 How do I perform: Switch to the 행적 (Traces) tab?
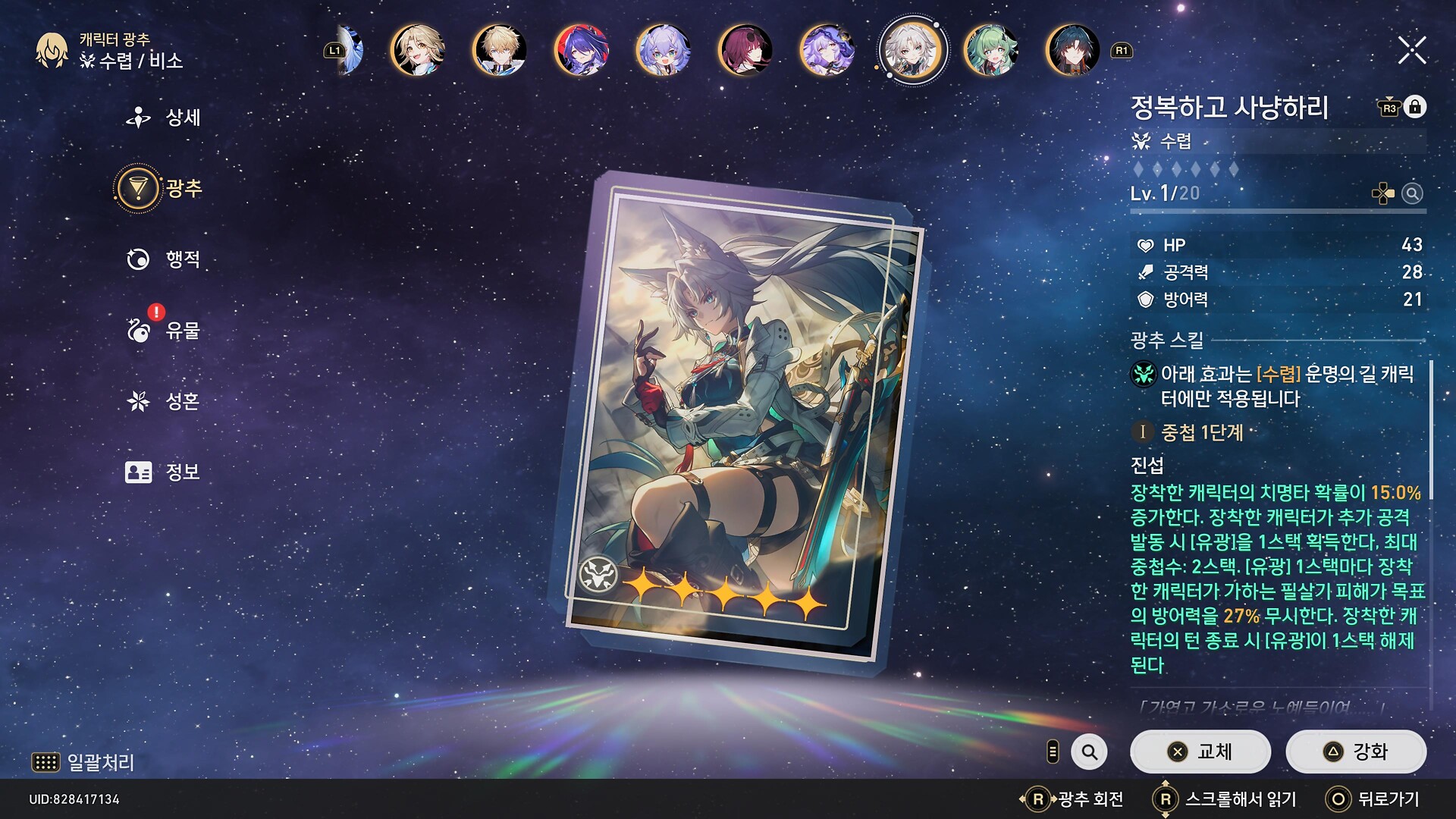click(x=165, y=259)
